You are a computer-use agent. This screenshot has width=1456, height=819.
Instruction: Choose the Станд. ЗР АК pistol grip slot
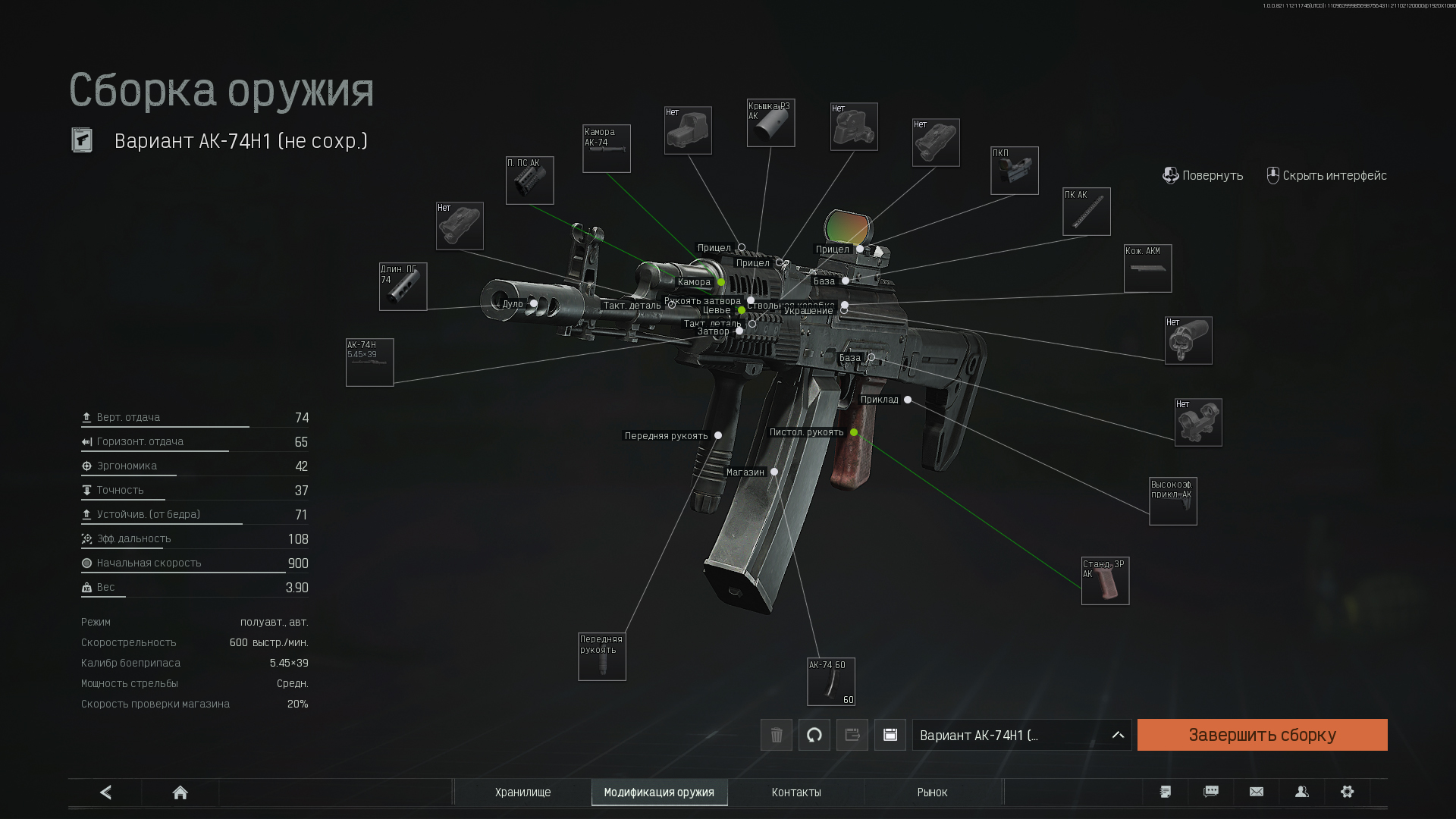pyautogui.click(x=1105, y=582)
